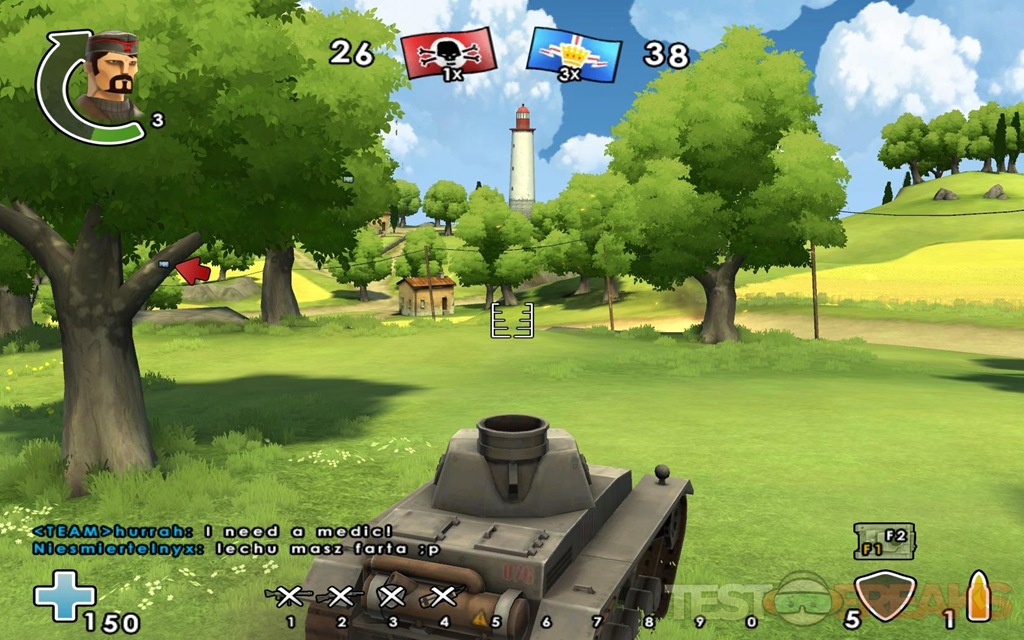Pick the crossed-out weapon in slot 4

point(441,597)
